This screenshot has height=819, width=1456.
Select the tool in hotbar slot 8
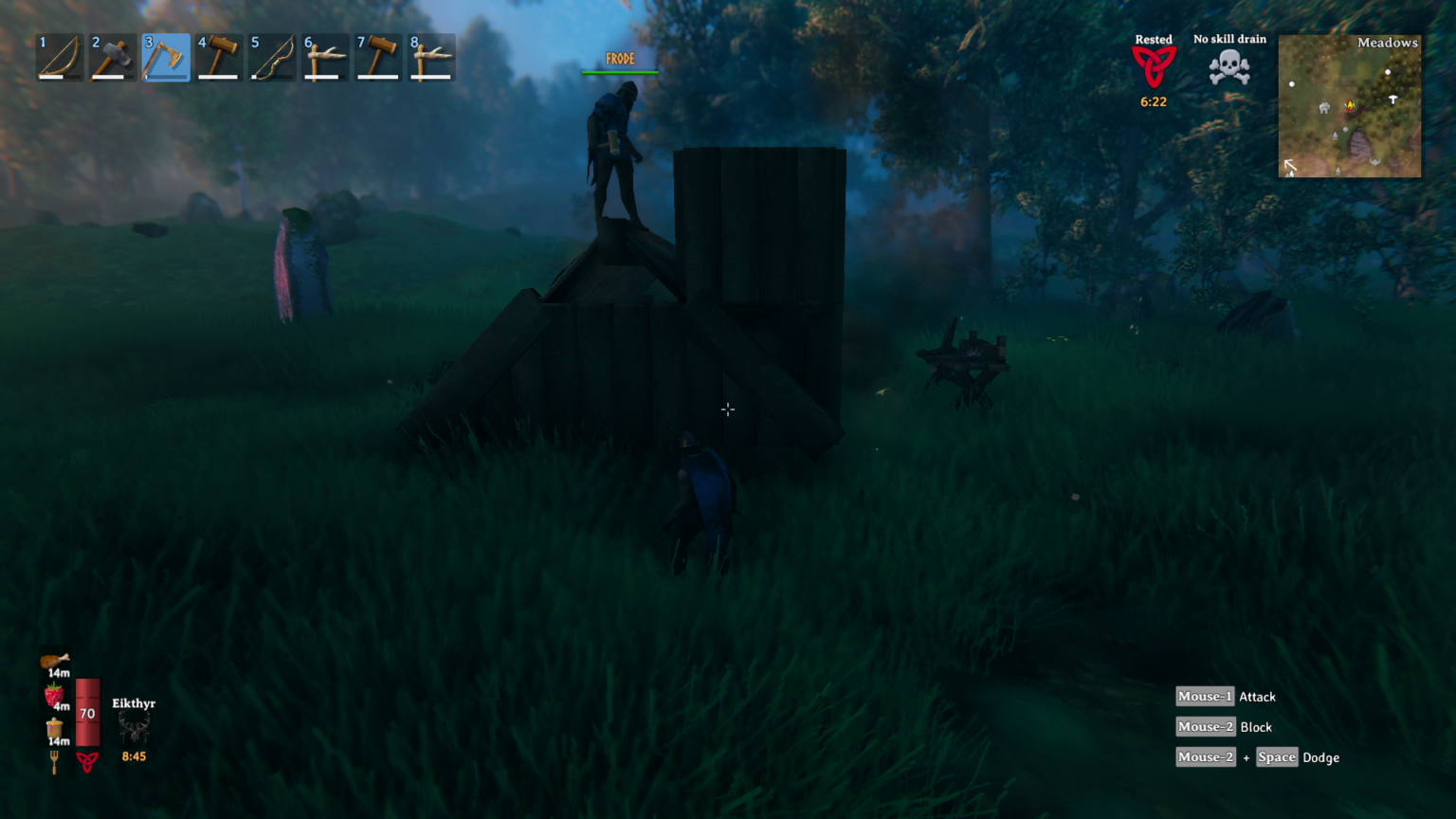[x=431, y=57]
